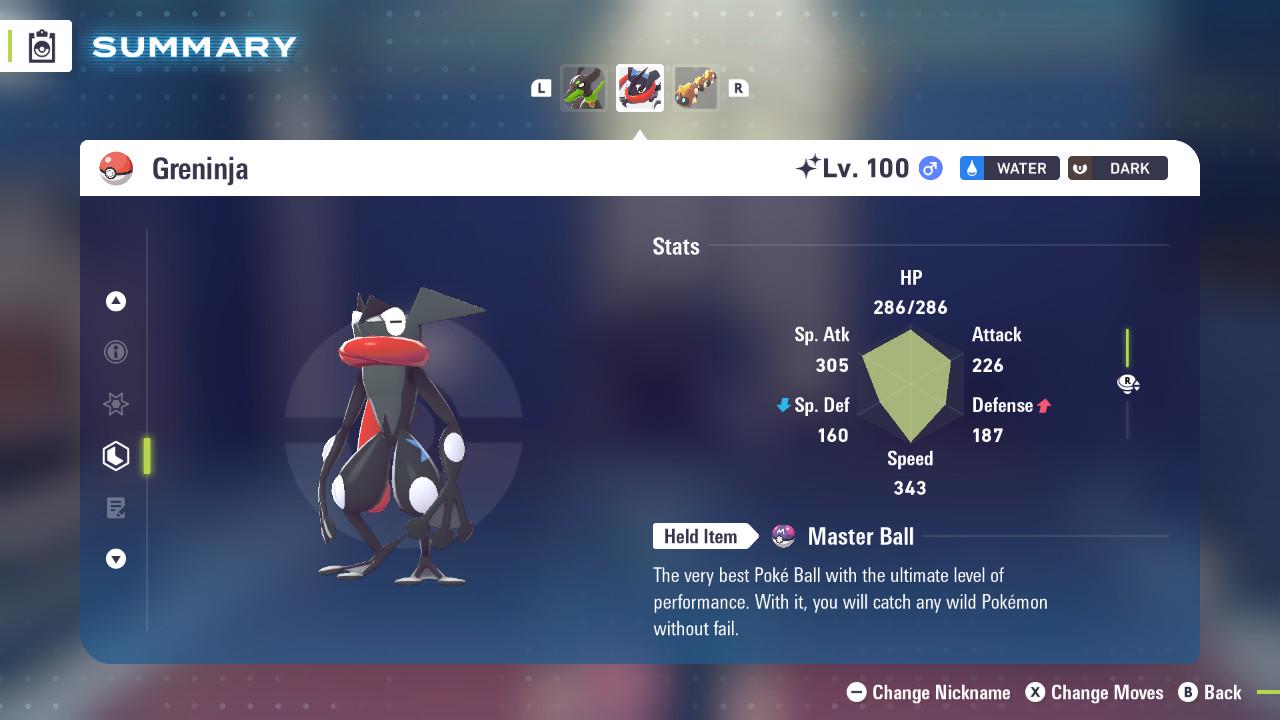Click the Poké Ball icon beside Greninja's name
The image size is (1280, 720).
pos(117,168)
